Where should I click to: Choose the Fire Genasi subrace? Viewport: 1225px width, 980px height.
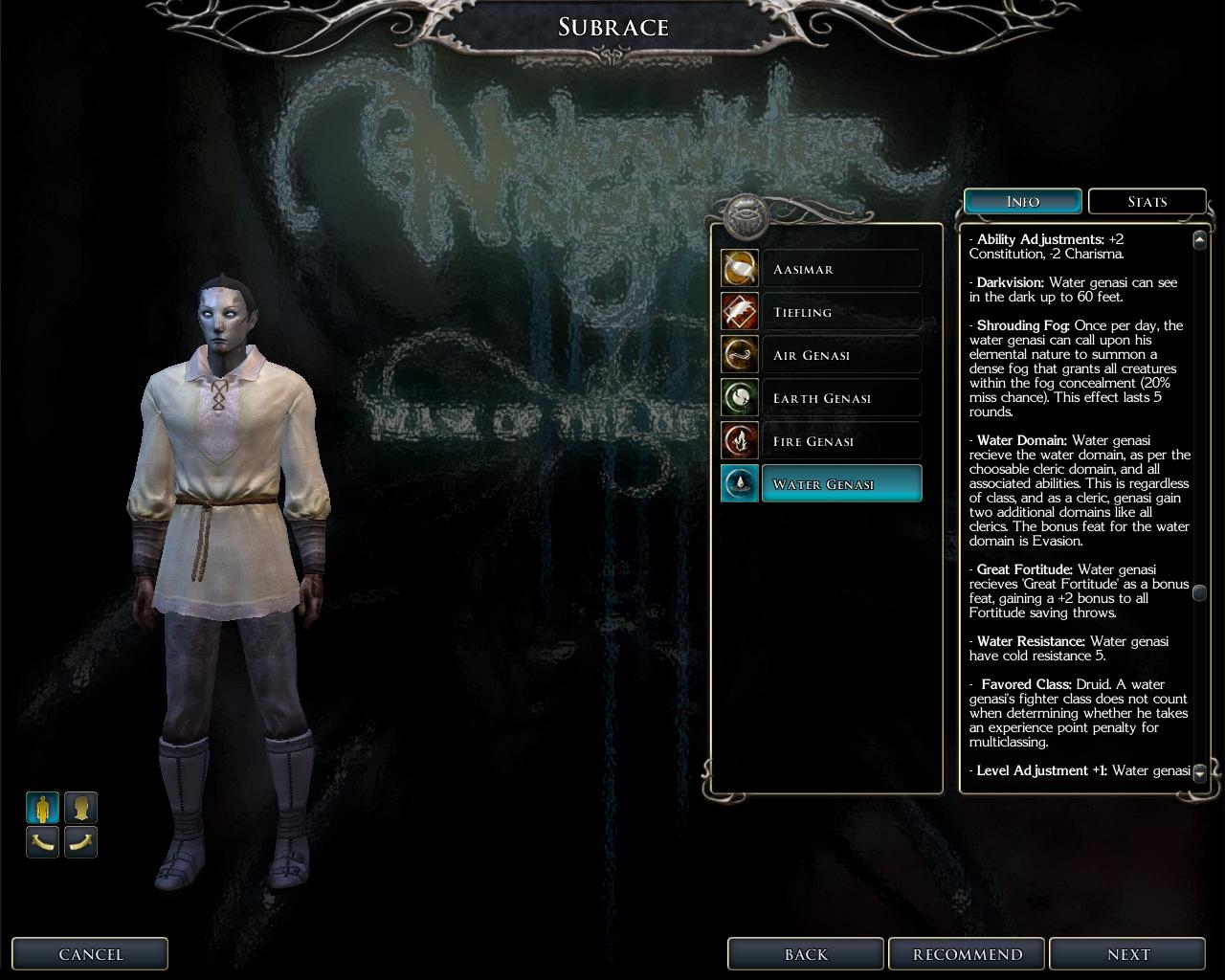[841, 441]
